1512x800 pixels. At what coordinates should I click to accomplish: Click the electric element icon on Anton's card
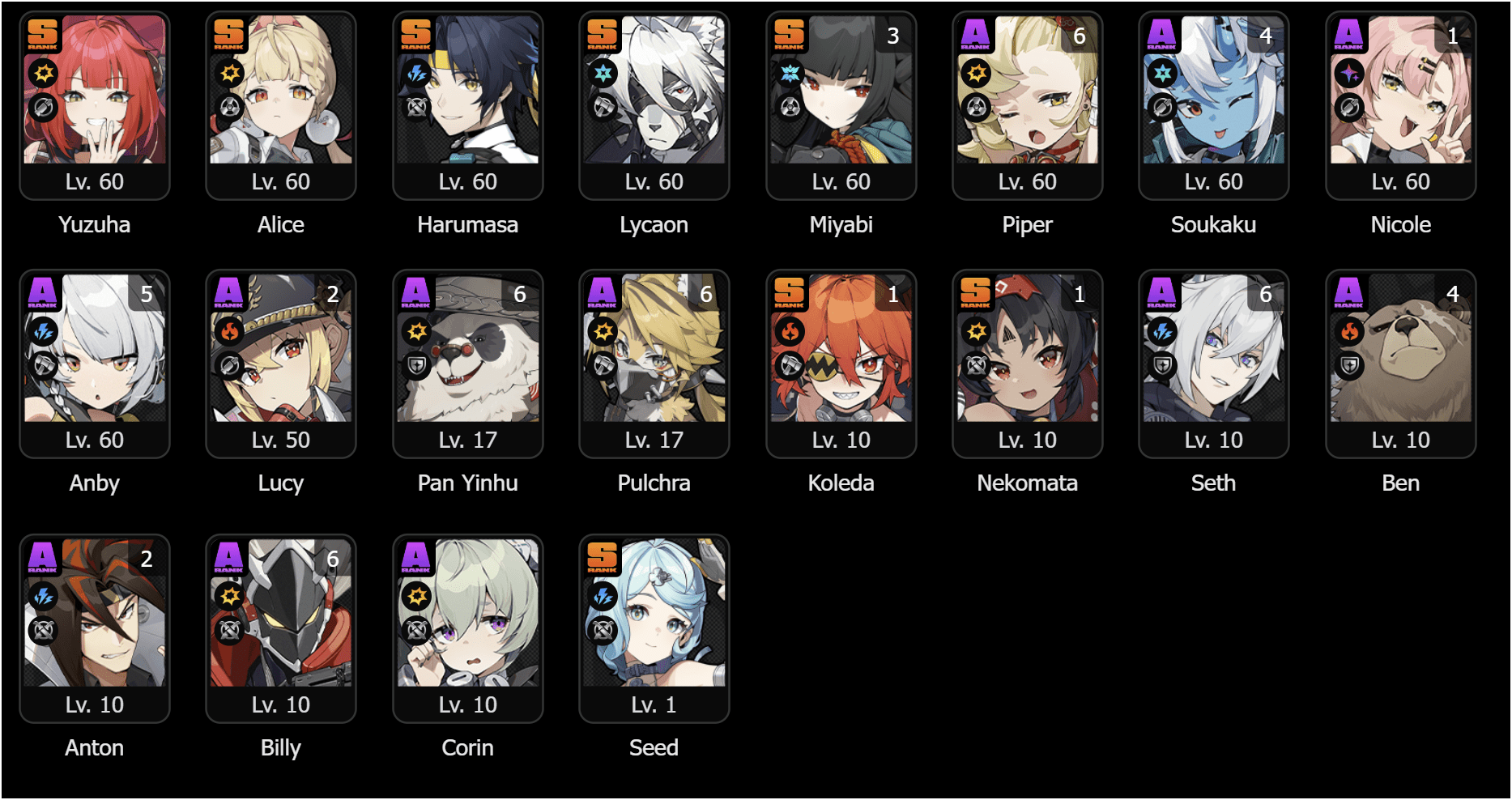(x=44, y=597)
